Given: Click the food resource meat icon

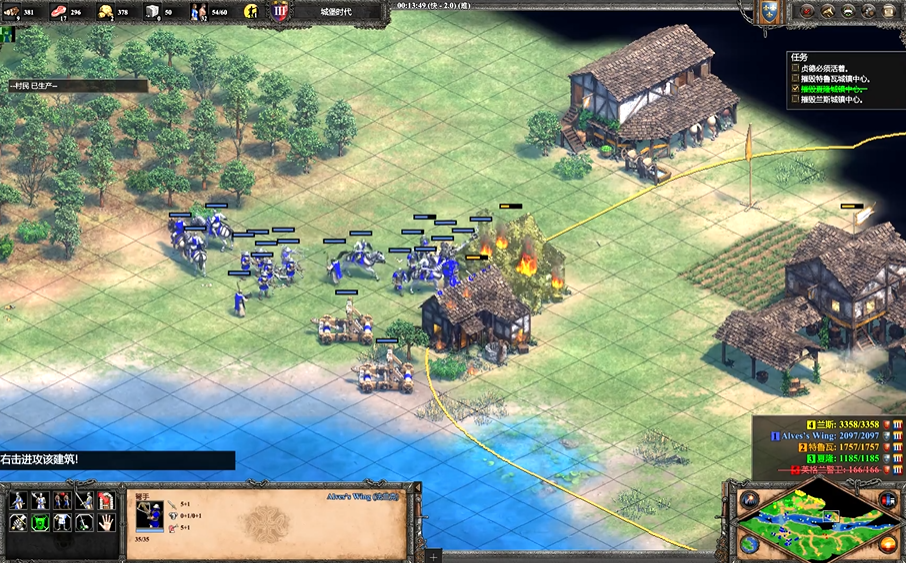Looking at the screenshot, I should (x=58, y=12).
